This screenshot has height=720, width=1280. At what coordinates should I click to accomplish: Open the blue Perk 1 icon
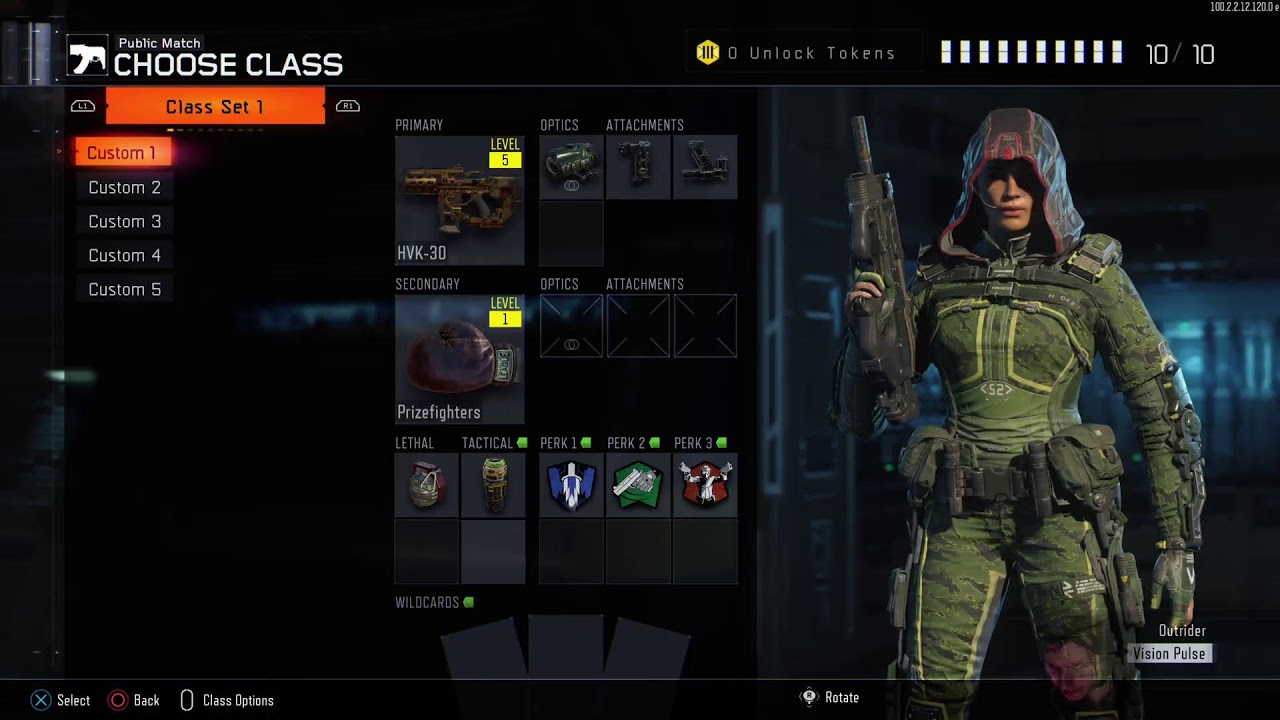tap(571, 485)
